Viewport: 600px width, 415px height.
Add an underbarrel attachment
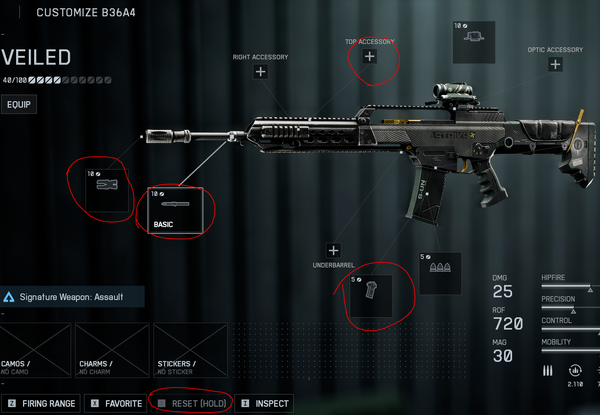pyautogui.click(x=333, y=250)
